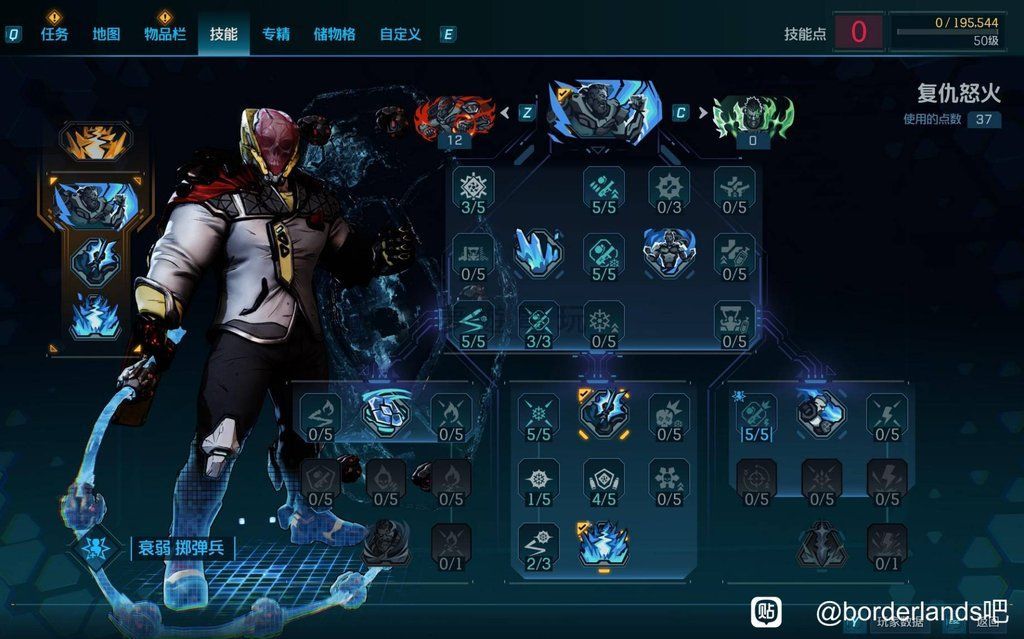The width and height of the screenshot is (1024, 639).
Task: Open the 地图 tab
Action: click(106, 34)
